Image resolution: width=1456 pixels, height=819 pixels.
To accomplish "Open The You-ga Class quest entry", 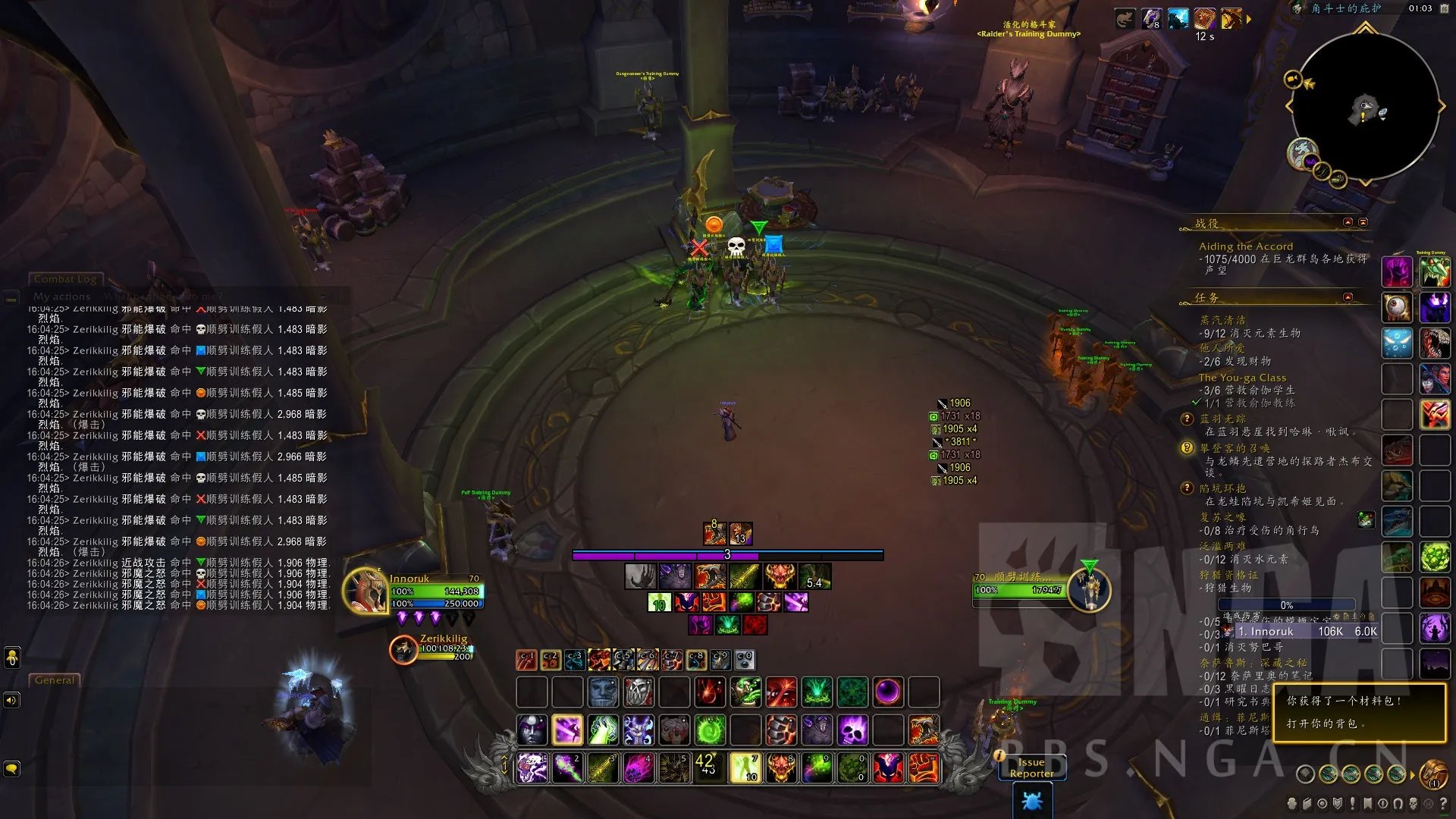I will click(1242, 378).
